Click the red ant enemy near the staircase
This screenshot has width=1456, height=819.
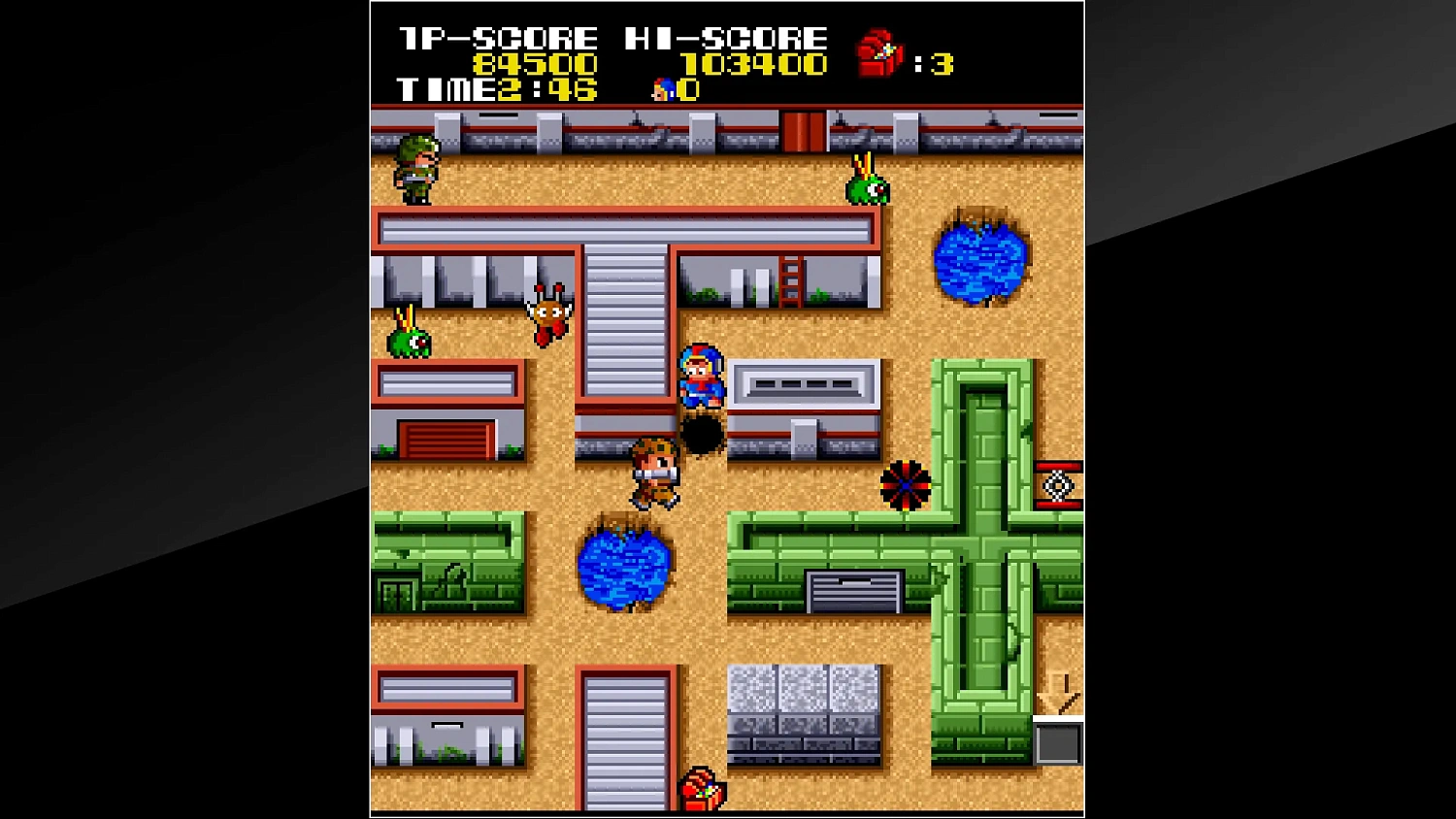pyautogui.click(x=547, y=313)
